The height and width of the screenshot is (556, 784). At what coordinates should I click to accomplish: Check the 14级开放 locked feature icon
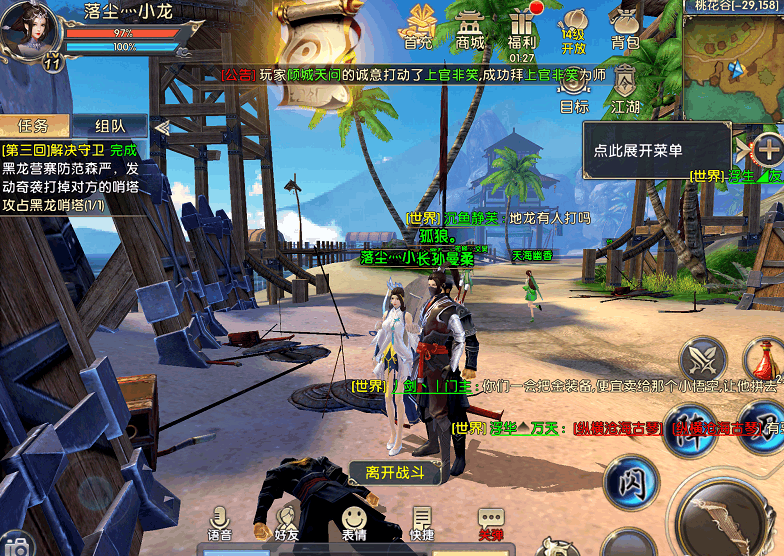(x=574, y=27)
